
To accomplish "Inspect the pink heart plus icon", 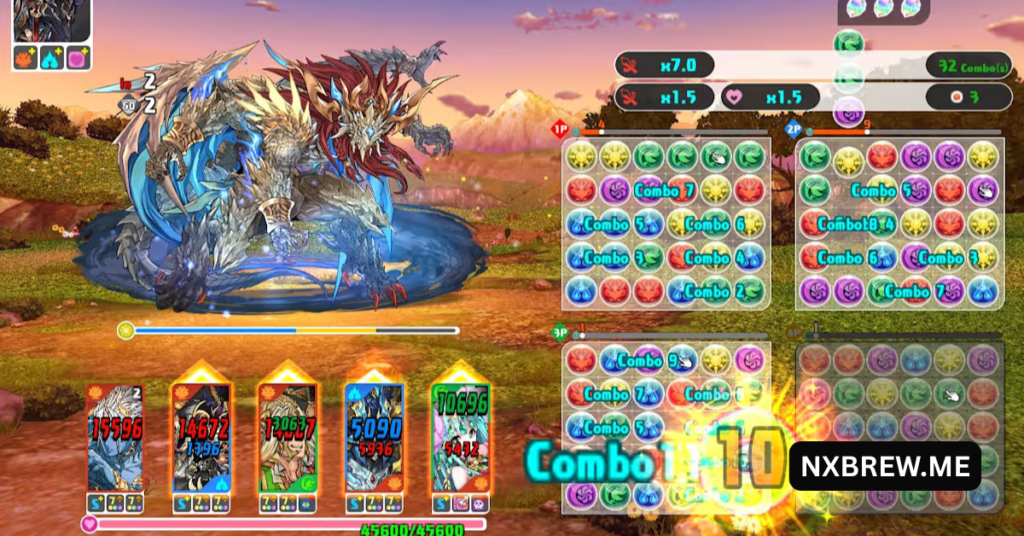I will point(78,58).
